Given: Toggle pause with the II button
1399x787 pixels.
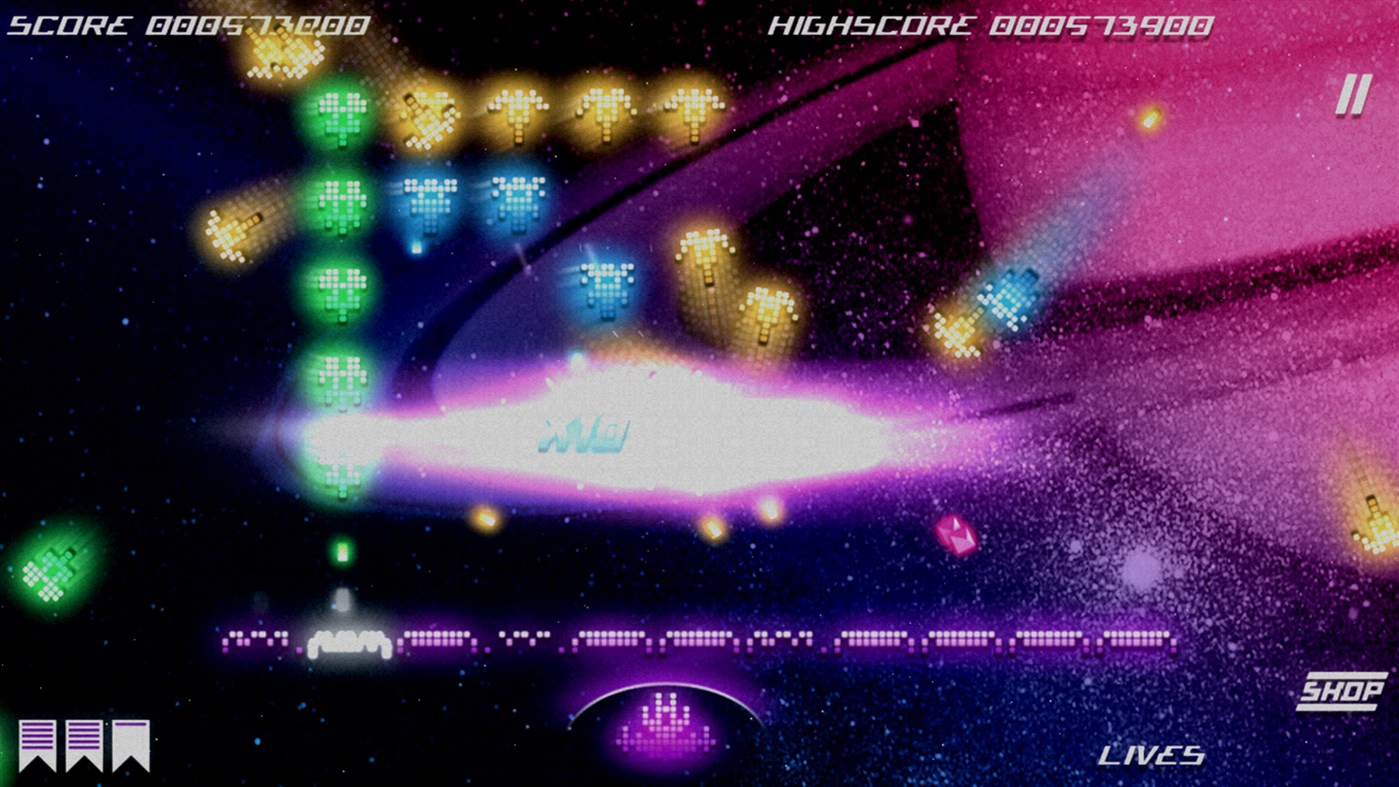Looking at the screenshot, I should tap(1352, 92).
